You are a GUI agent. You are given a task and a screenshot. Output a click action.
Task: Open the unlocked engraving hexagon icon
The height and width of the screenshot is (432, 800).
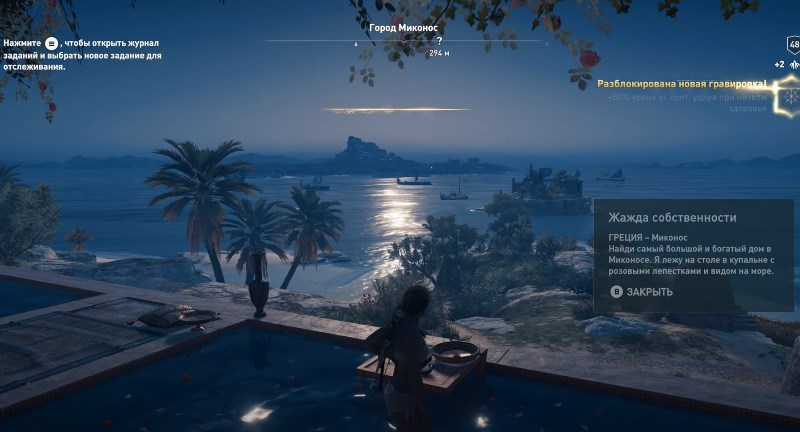(790, 97)
